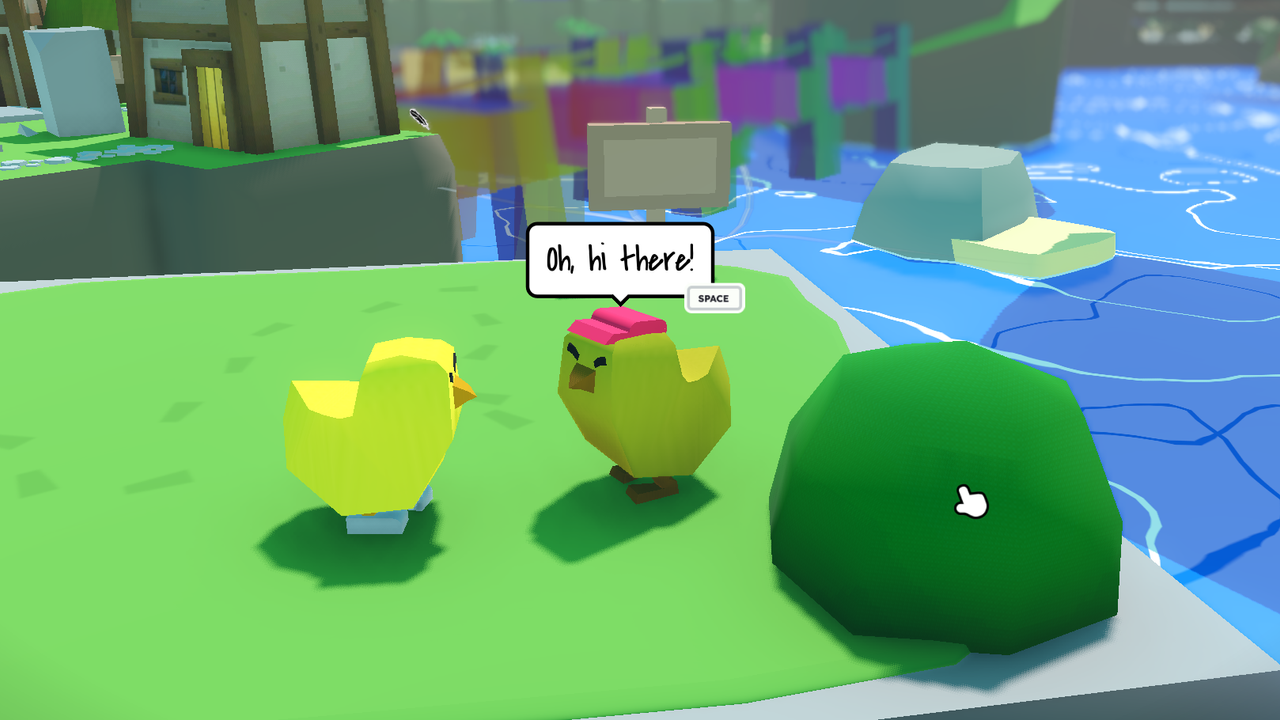Click the SPACE prompt label
This screenshot has width=1280, height=720.
coord(714,298)
